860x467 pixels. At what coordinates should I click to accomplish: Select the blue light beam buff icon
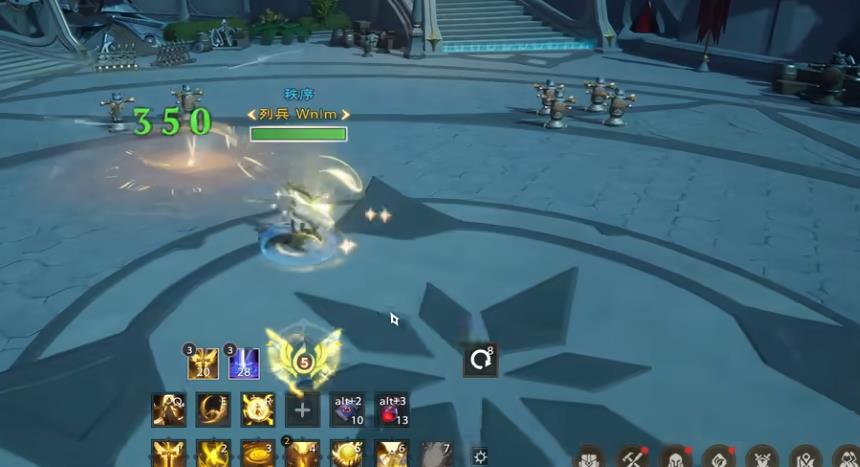[x=244, y=363]
